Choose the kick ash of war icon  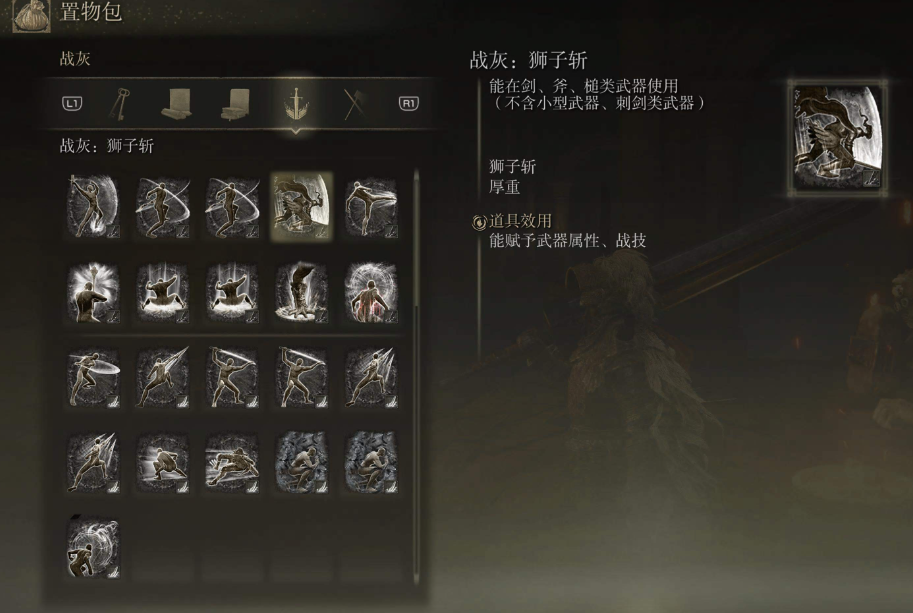370,205
